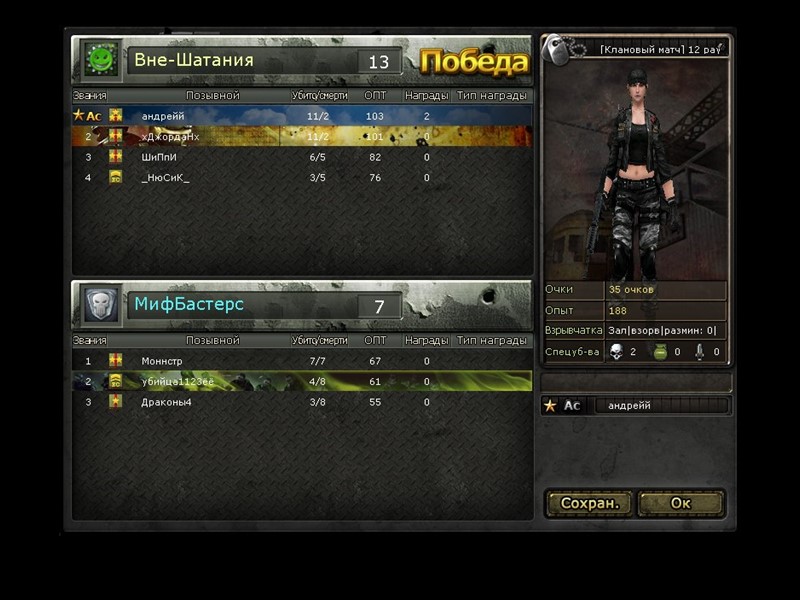The image size is (800, 600).
Task: Select player Моннстр in the losing team
Action: click(300, 361)
